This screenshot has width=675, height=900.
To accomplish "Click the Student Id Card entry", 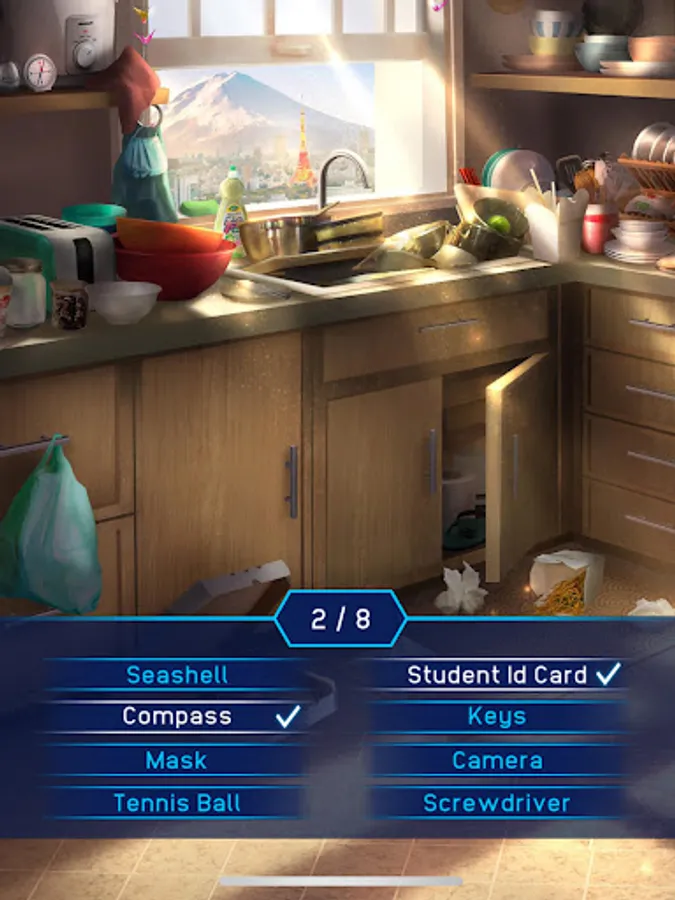I will pyautogui.click(x=497, y=675).
